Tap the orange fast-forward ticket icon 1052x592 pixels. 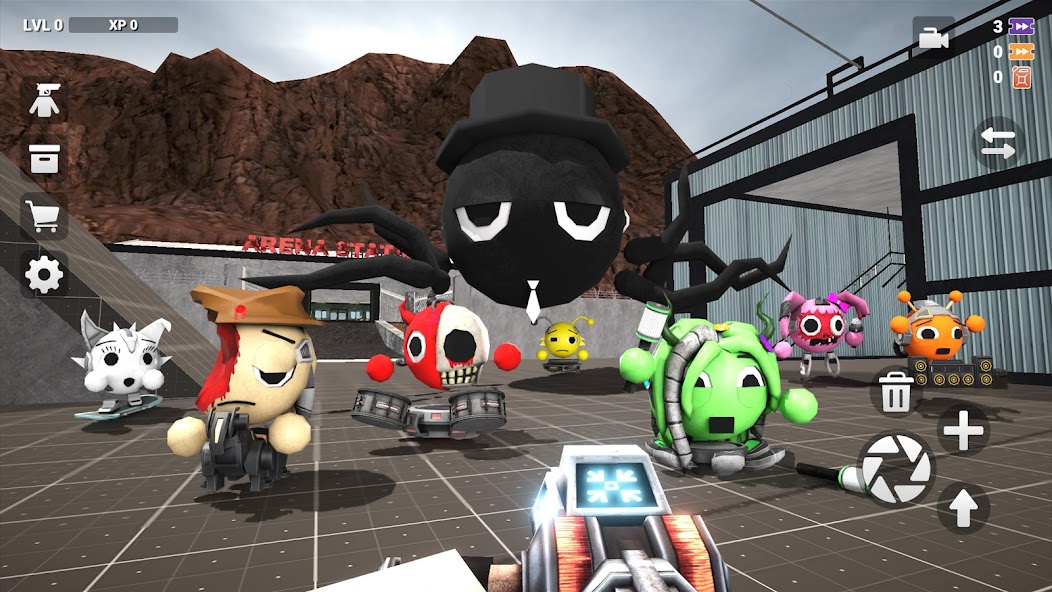click(x=1021, y=52)
